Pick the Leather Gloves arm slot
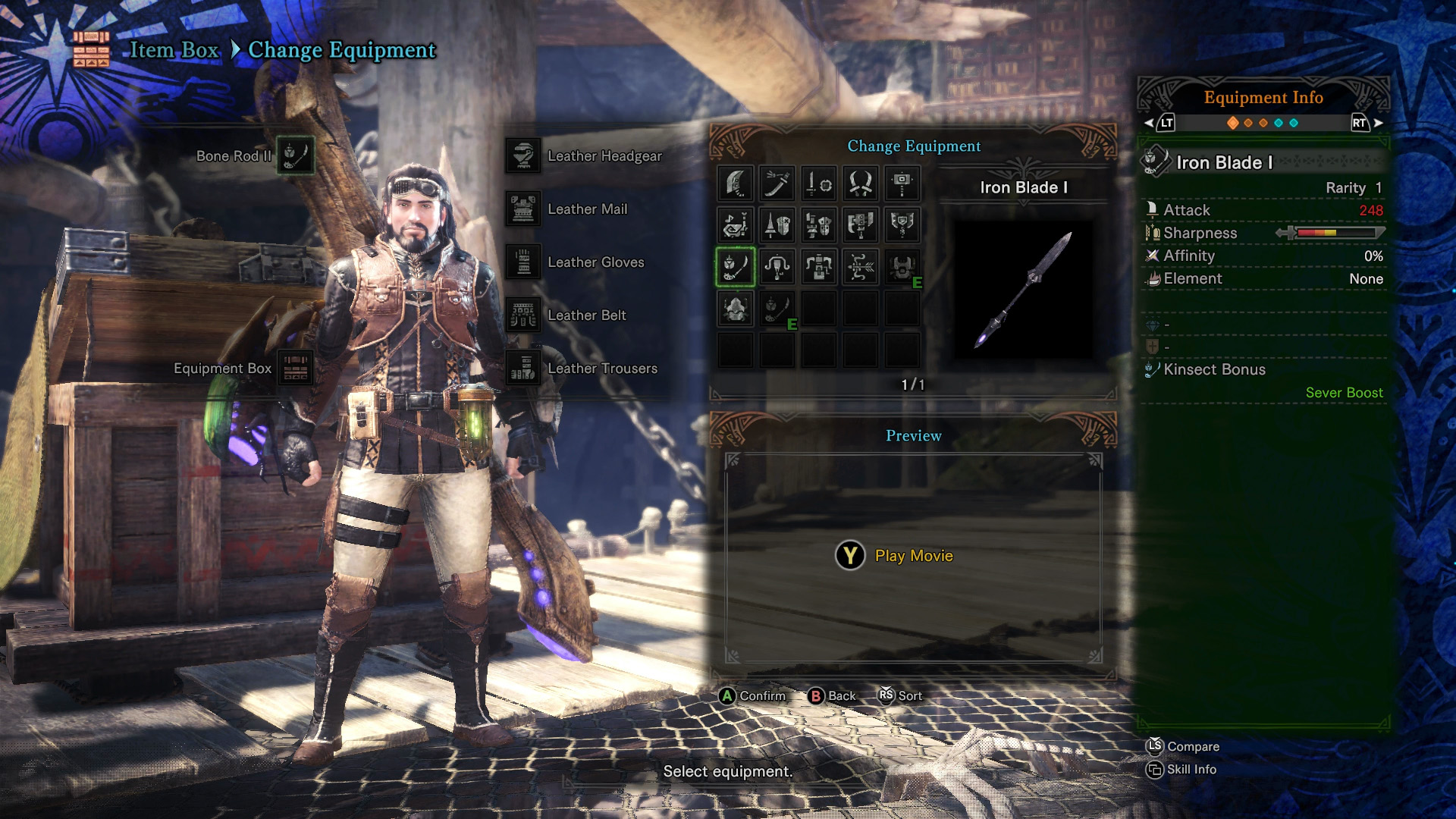This screenshot has width=1456, height=819. pos(523,262)
